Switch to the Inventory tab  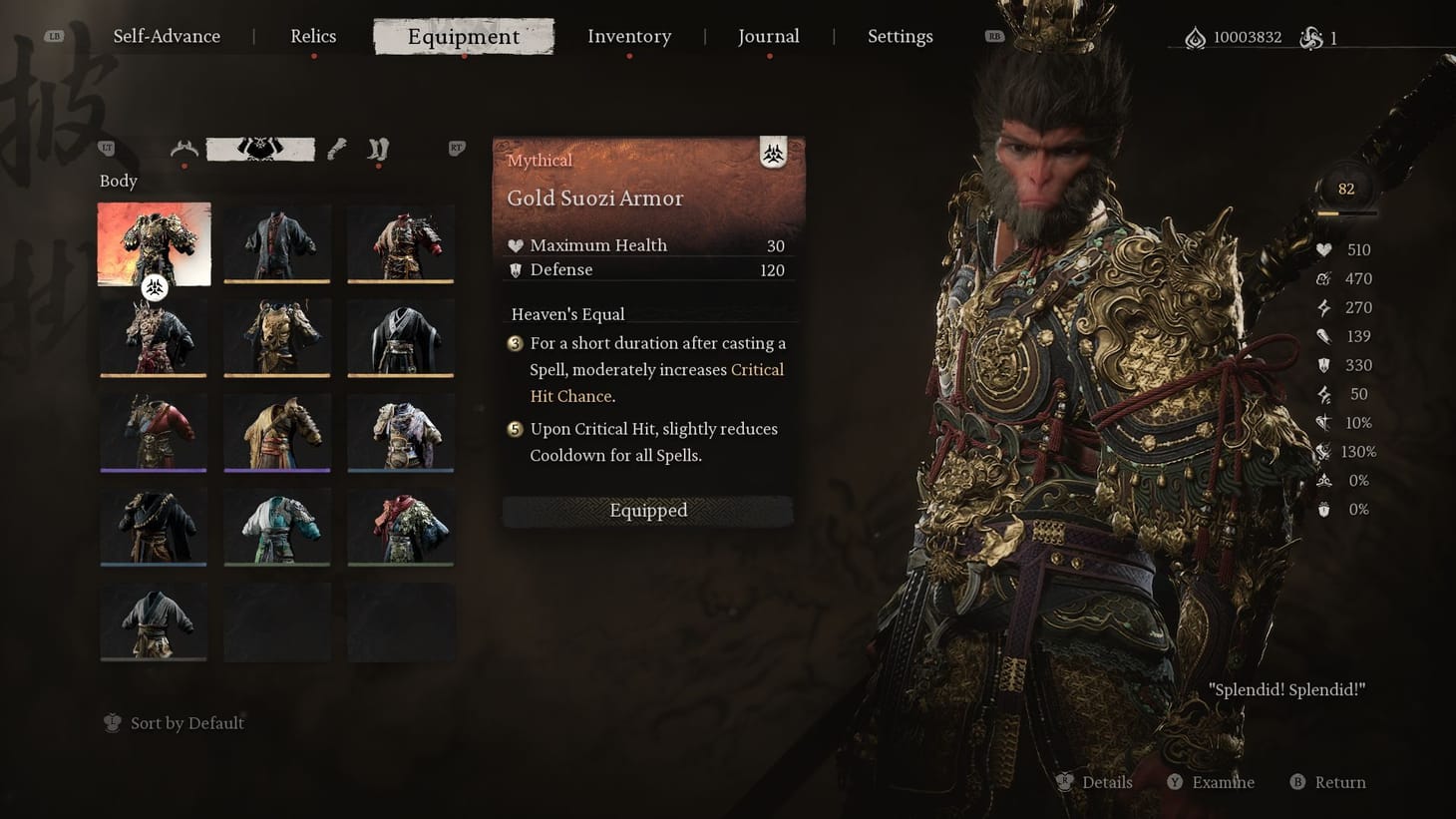[x=629, y=36]
